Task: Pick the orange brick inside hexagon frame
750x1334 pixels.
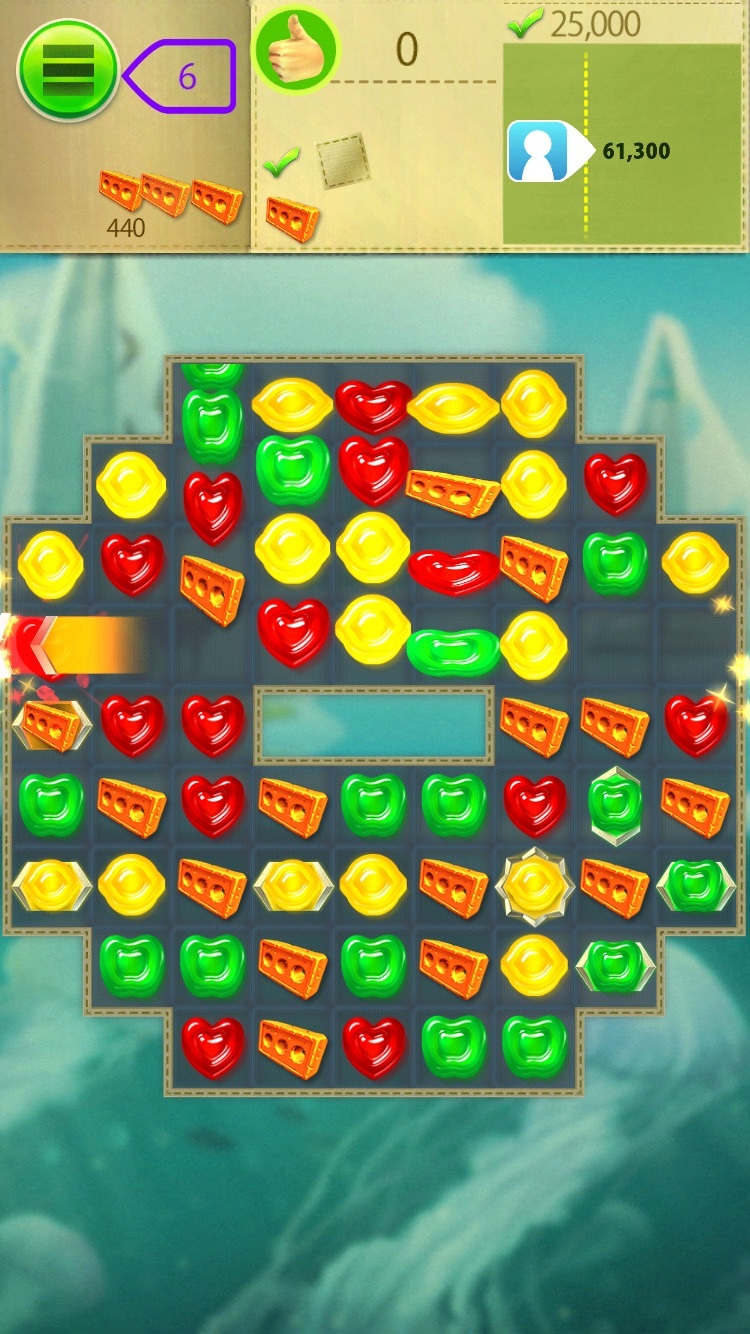Action: click(51, 724)
